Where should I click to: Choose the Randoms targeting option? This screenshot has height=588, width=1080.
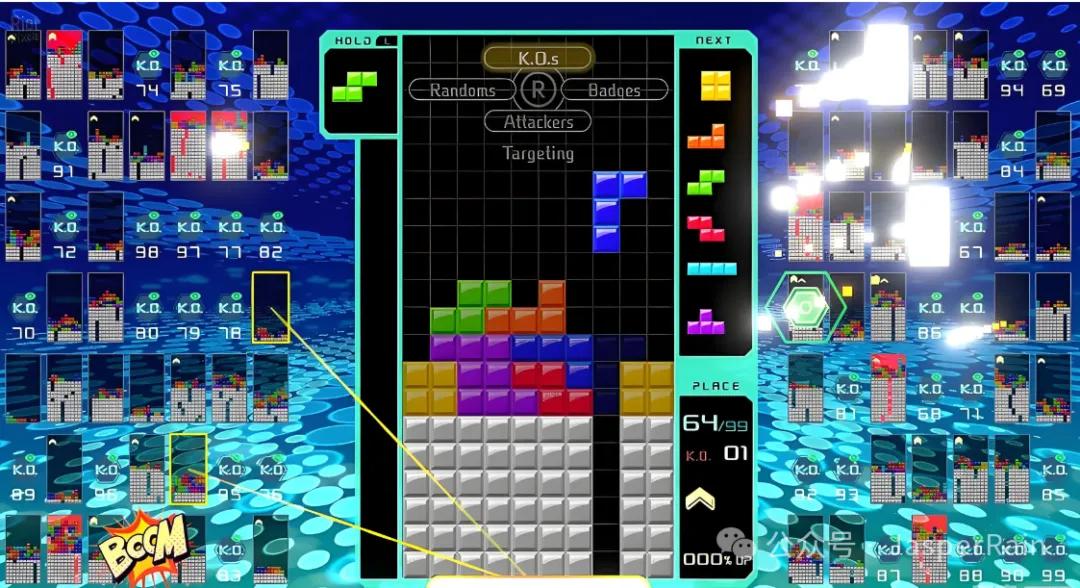pos(462,90)
